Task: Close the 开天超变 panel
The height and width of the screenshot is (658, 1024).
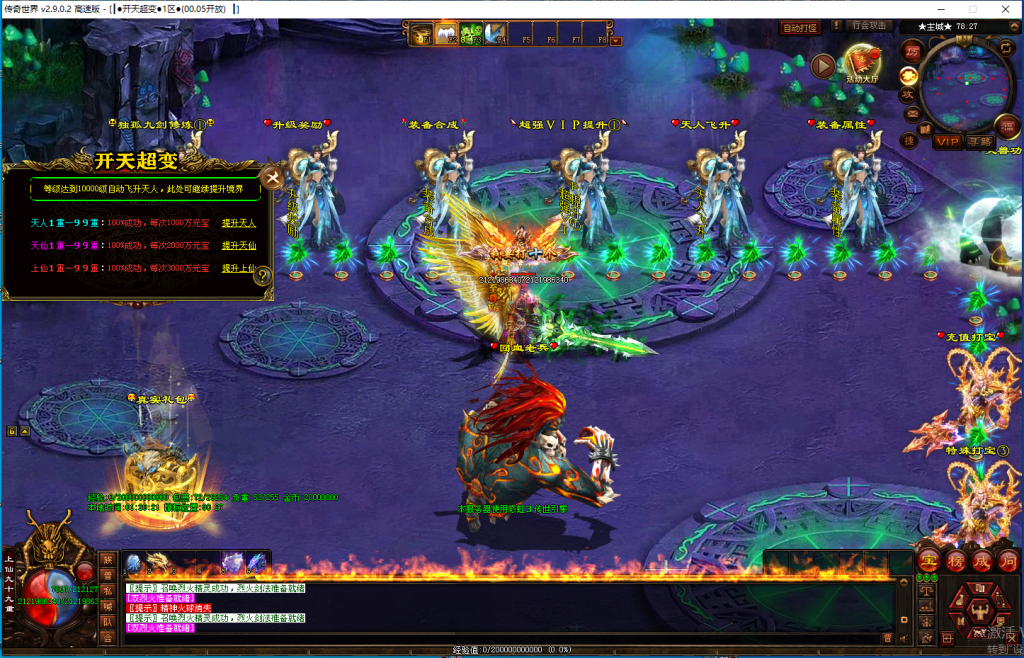Action: click(271, 177)
